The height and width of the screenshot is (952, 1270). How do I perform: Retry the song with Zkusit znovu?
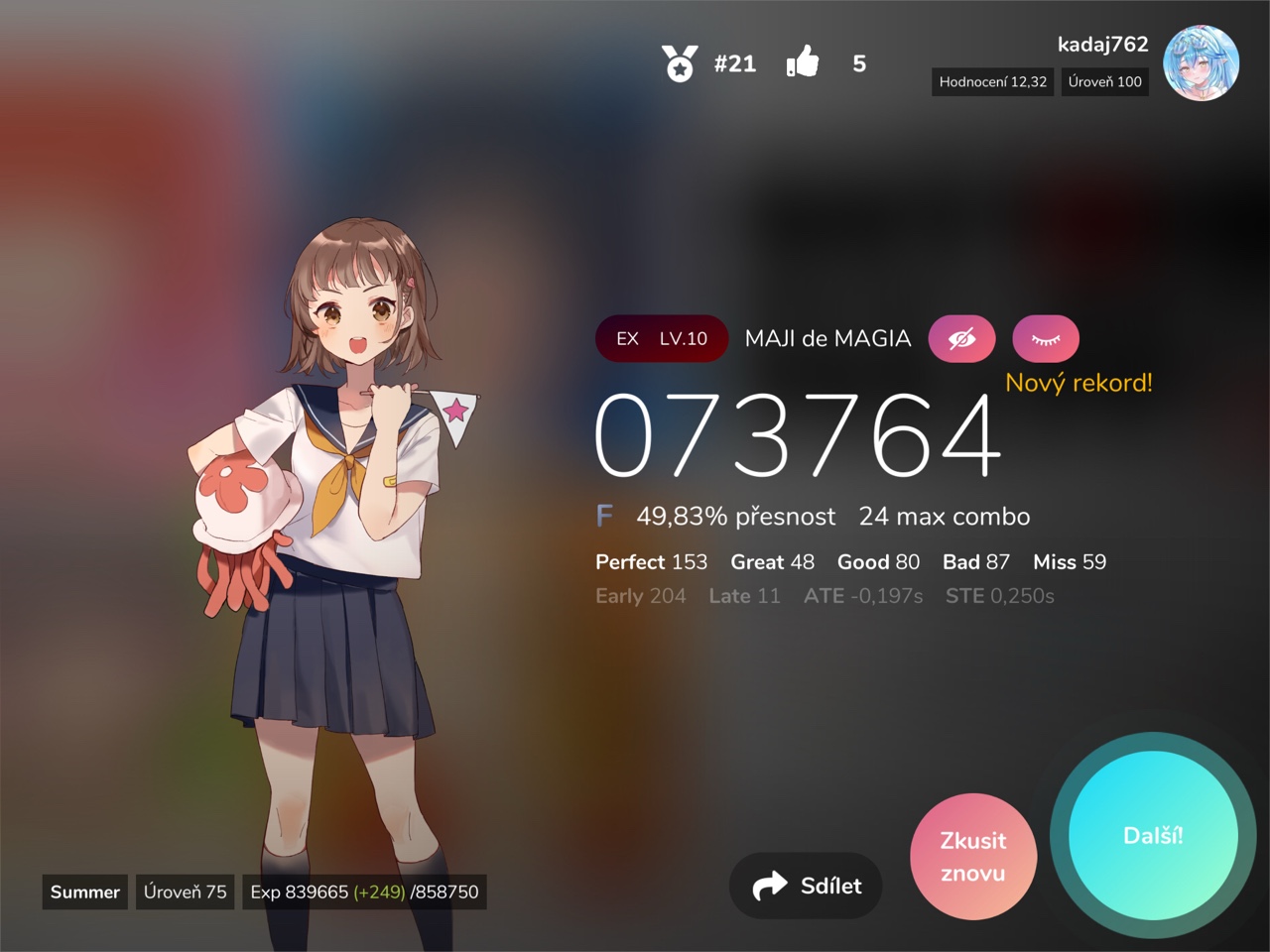pos(973,857)
